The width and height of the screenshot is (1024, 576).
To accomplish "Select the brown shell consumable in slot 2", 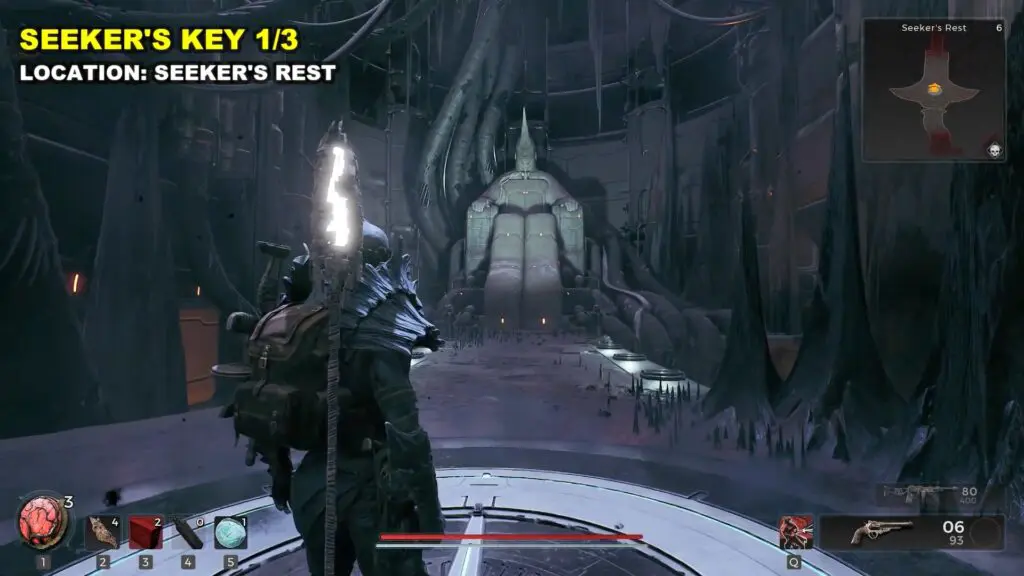I will tap(102, 532).
